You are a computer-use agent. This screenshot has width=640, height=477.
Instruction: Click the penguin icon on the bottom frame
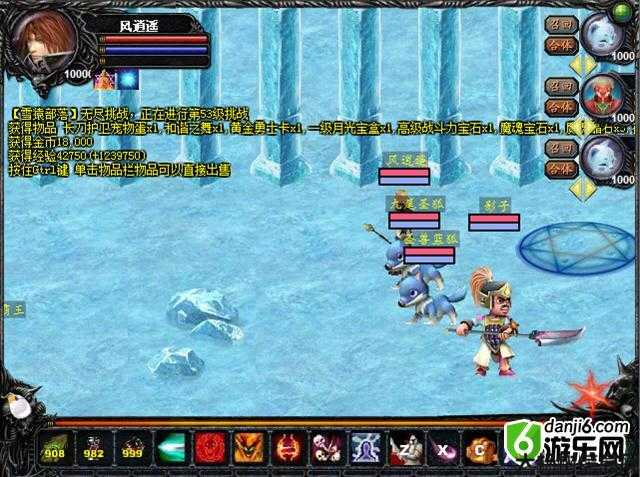(x=16, y=404)
